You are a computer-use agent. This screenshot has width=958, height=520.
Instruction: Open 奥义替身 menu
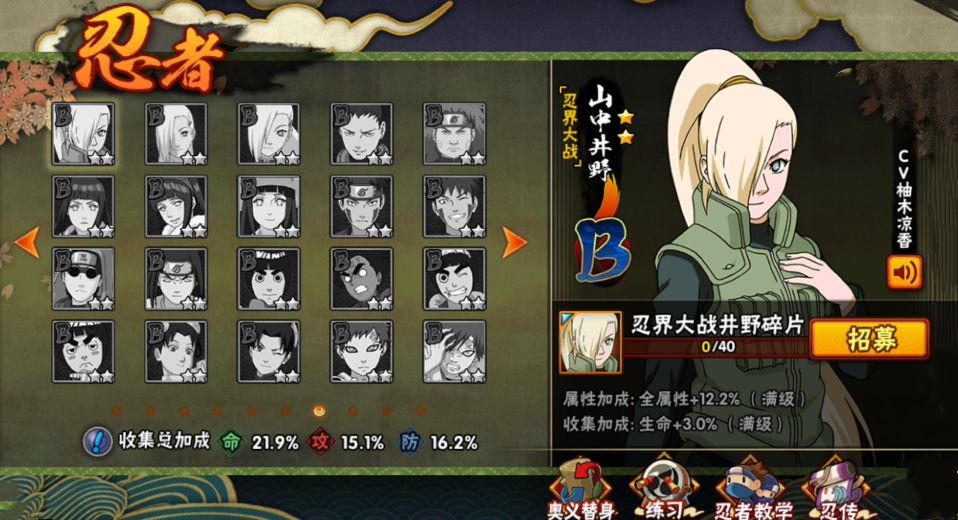(577, 490)
